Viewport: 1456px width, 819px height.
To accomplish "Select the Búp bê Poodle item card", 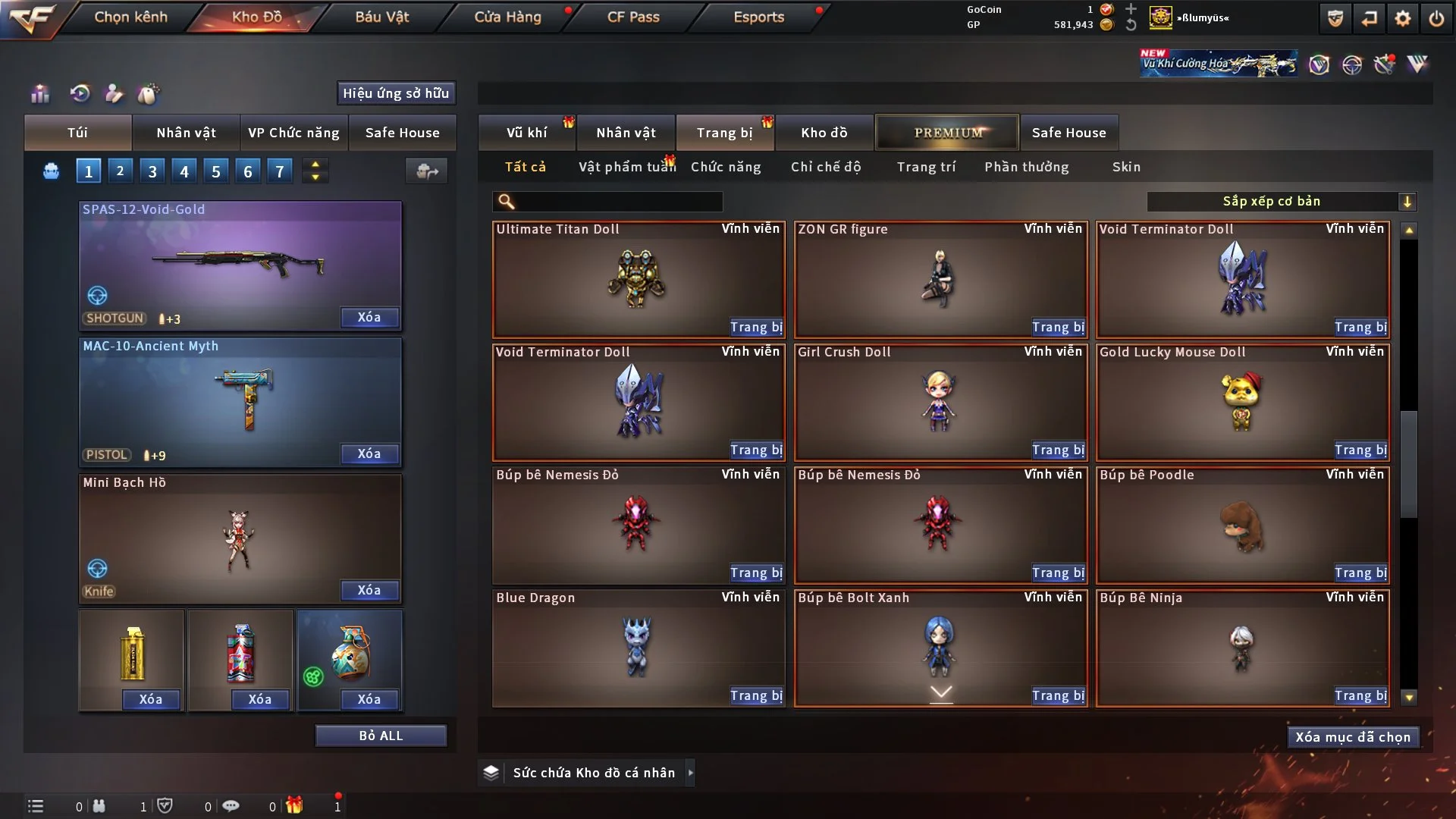I will pos(1241,525).
